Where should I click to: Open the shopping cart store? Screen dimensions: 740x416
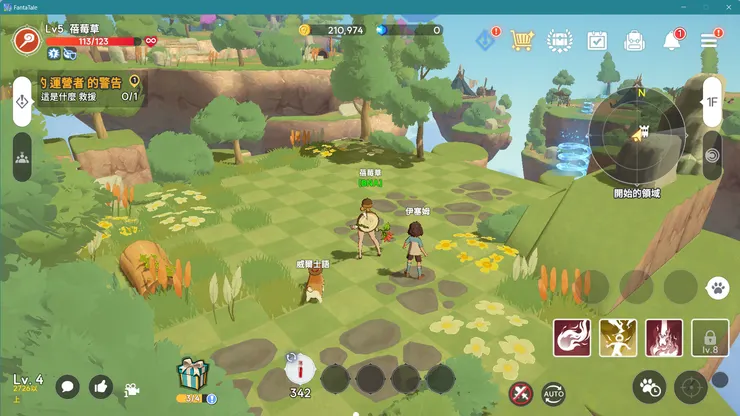pos(521,40)
